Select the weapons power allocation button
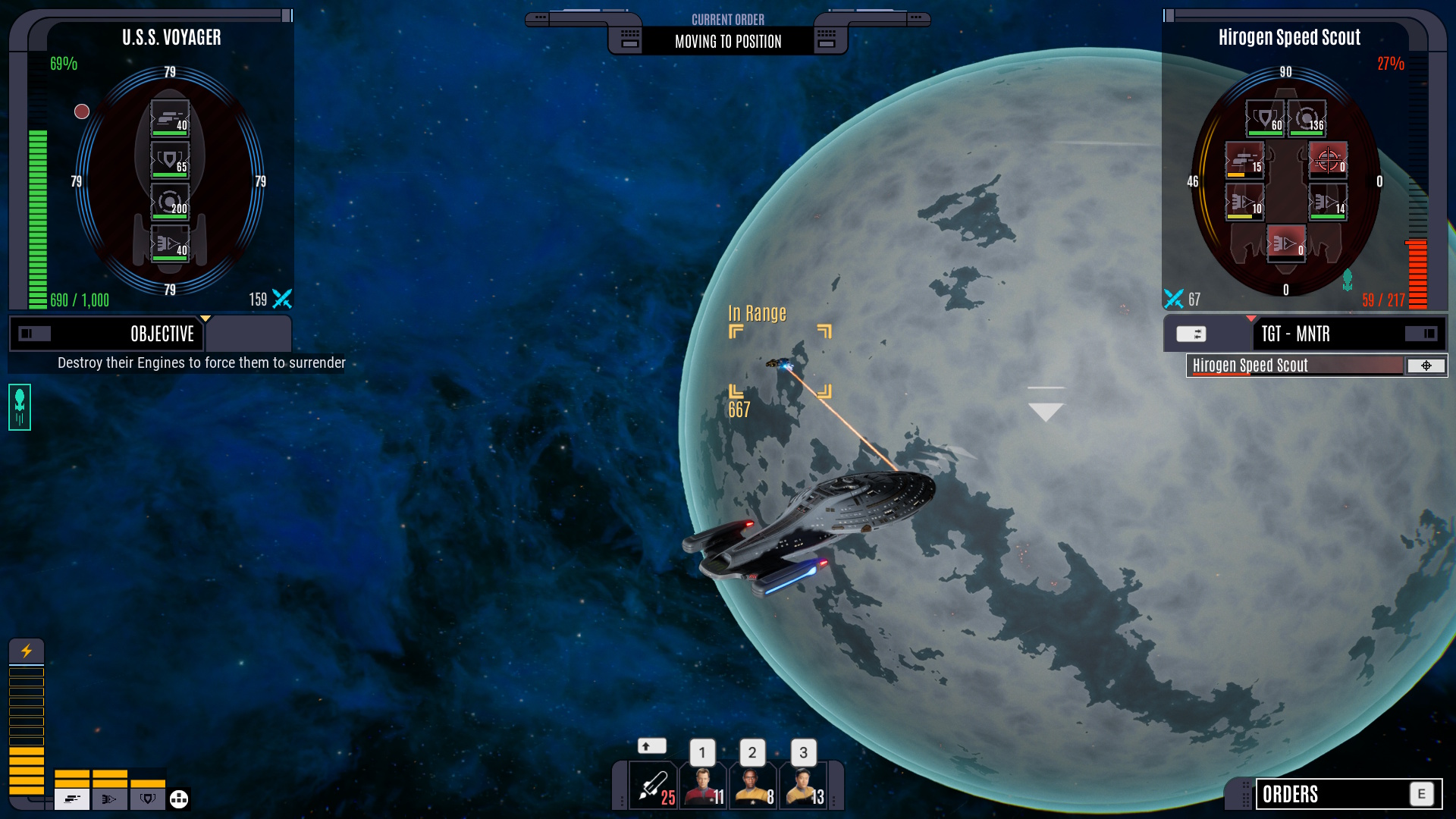 (72, 799)
